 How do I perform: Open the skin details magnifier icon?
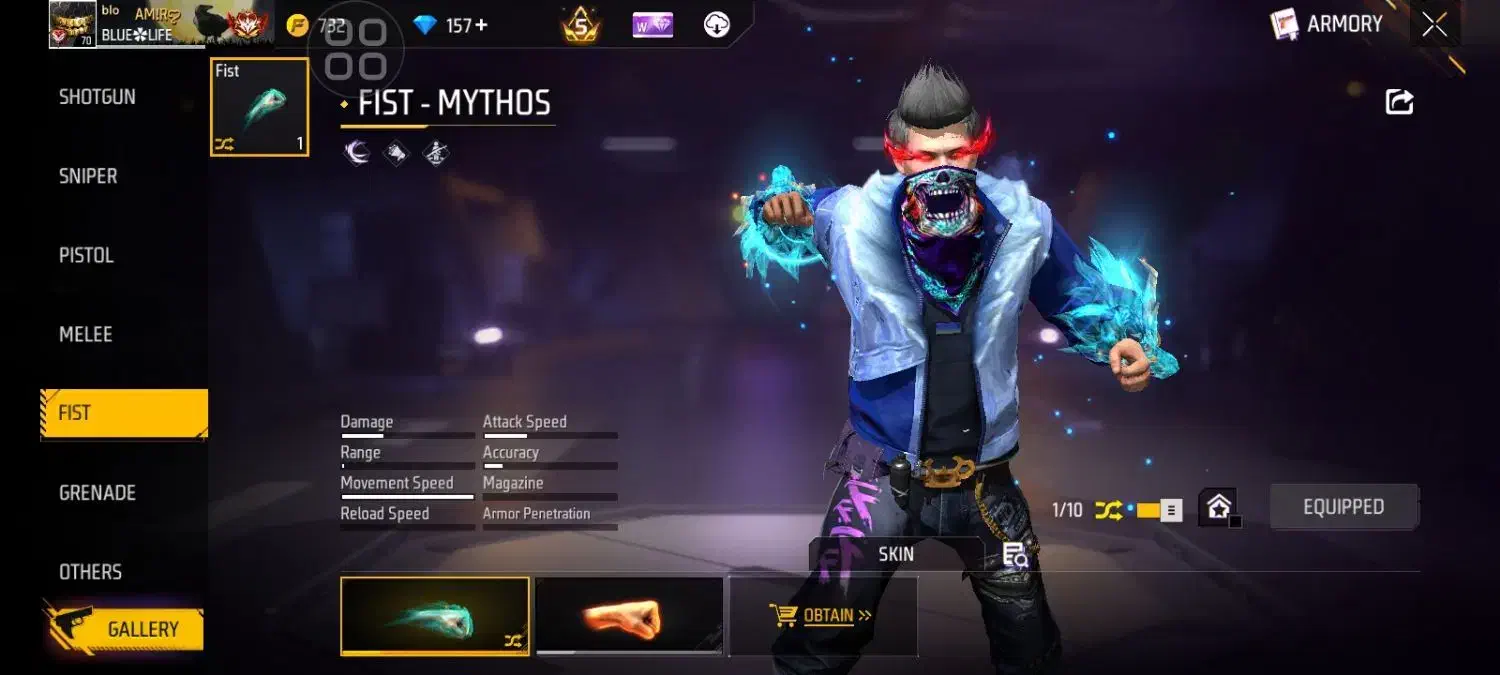point(1015,555)
